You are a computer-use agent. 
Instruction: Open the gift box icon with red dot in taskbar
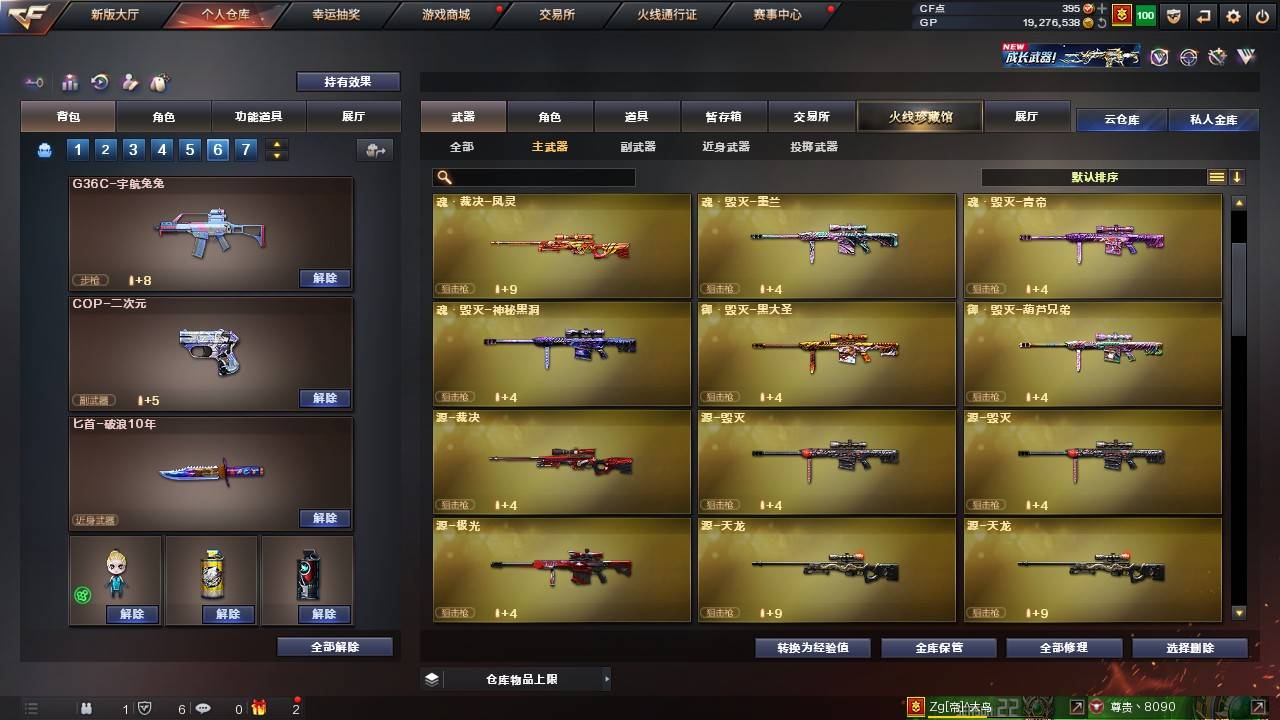[x=258, y=708]
